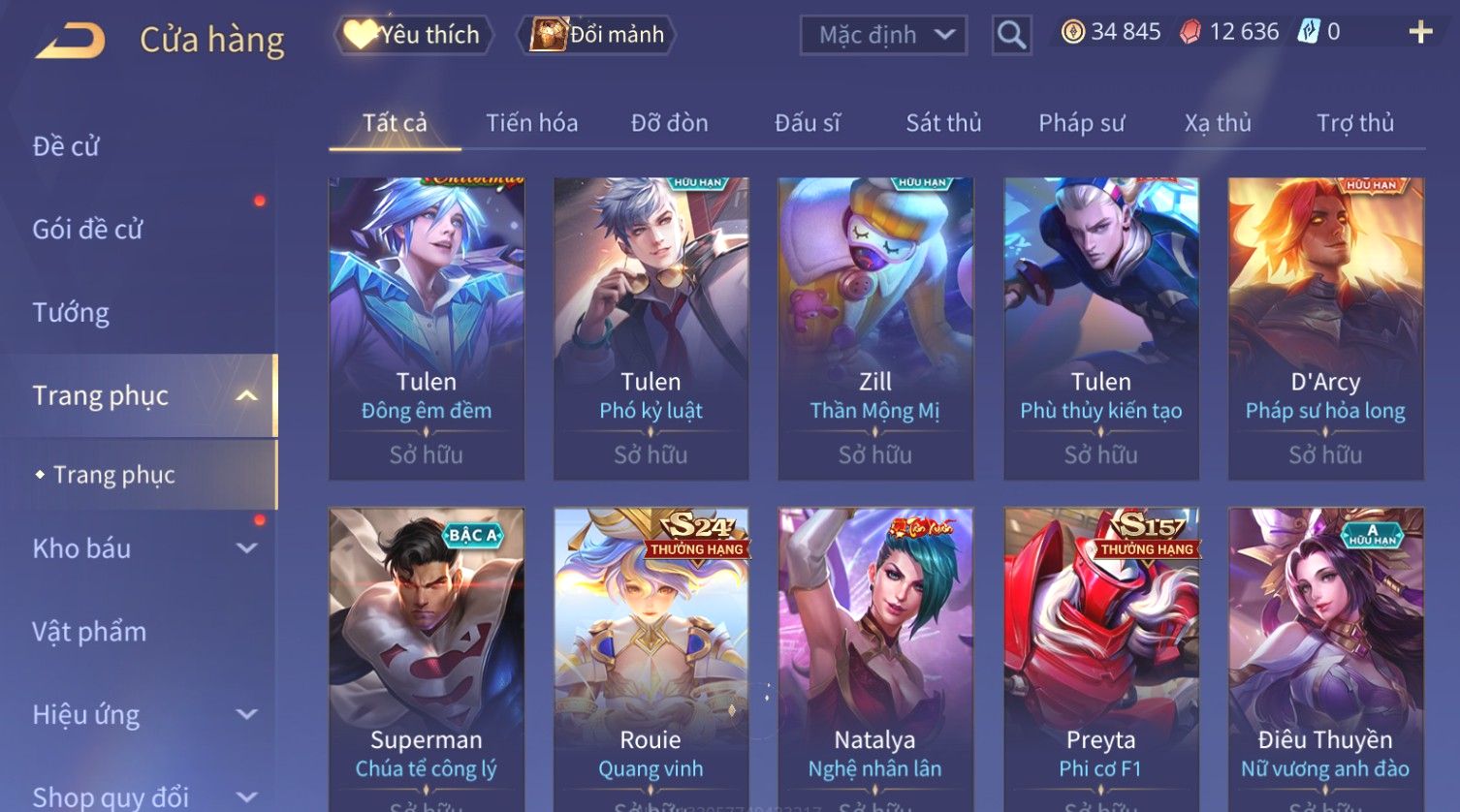The width and height of the screenshot is (1460, 812).
Task: Switch to the Tiến hóa tab
Action: [531, 123]
